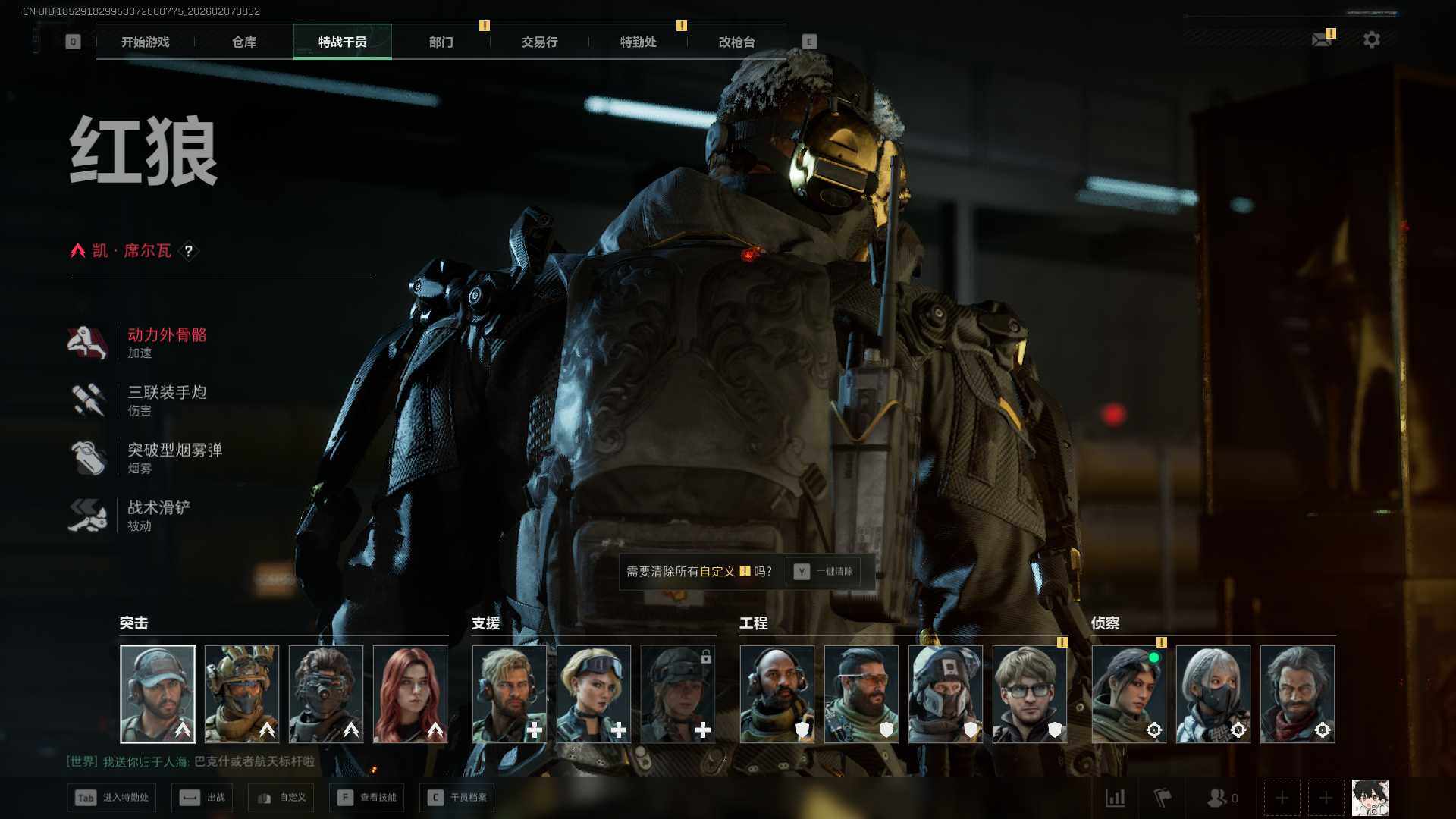Open the player avatar at bottom right
1456x819 pixels.
pyautogui.click(x=1370, y=798)
